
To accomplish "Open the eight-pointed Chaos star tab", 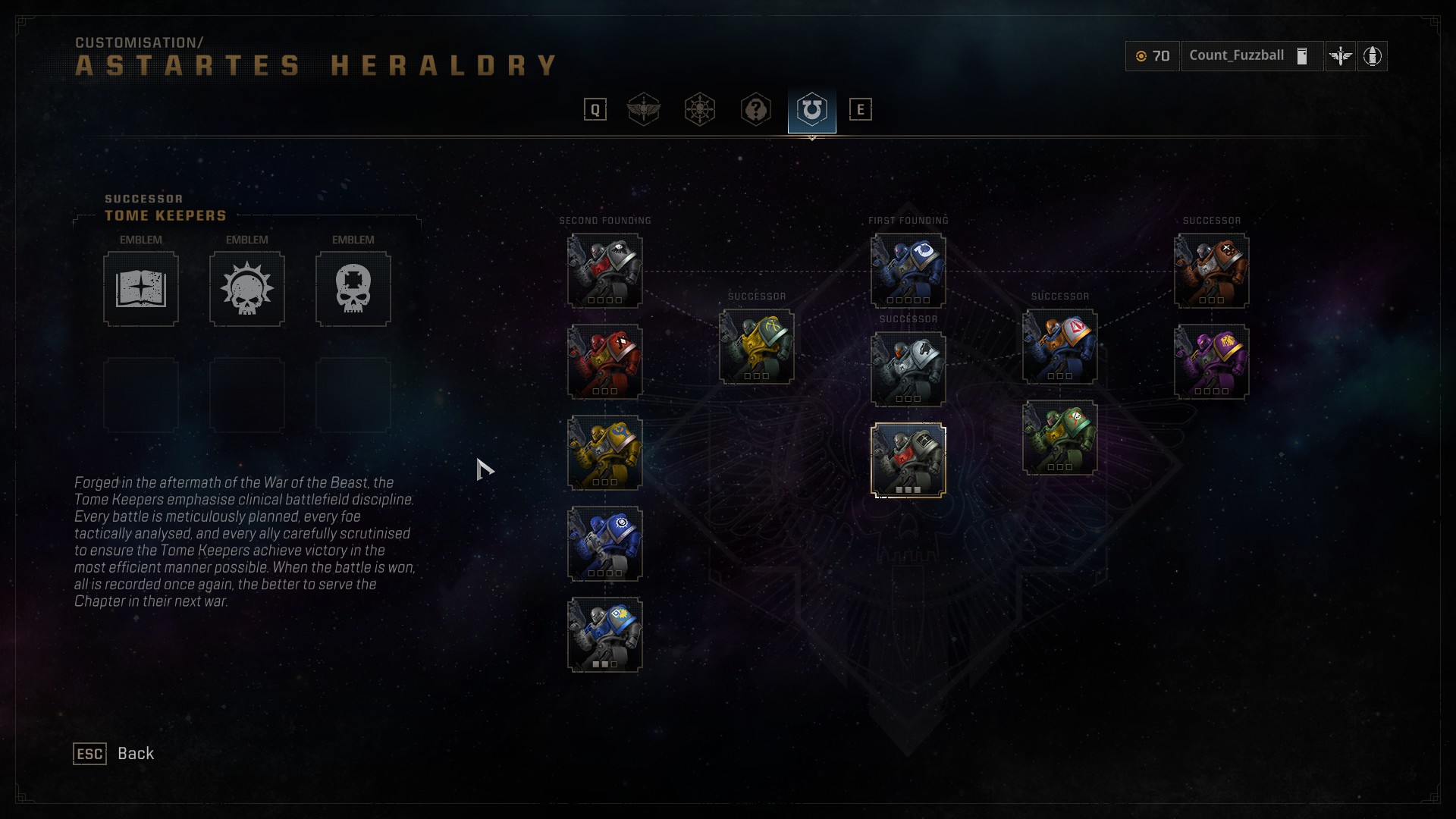I will [700, 110].
